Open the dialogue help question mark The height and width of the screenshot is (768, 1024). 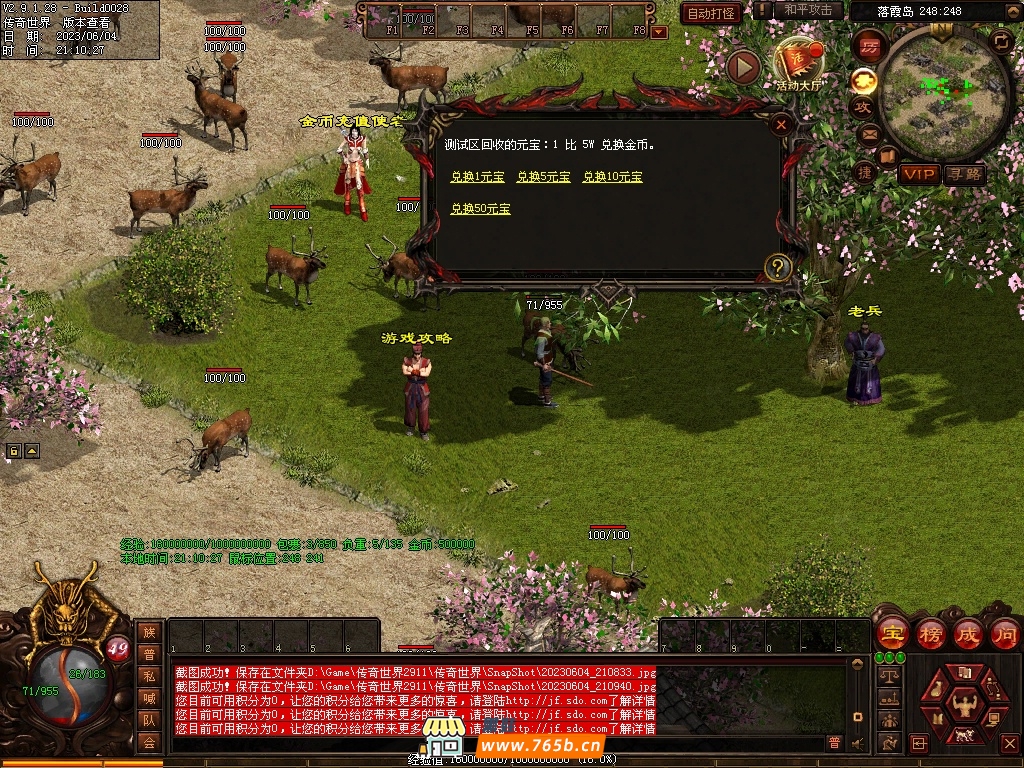[x=778, y=267]
